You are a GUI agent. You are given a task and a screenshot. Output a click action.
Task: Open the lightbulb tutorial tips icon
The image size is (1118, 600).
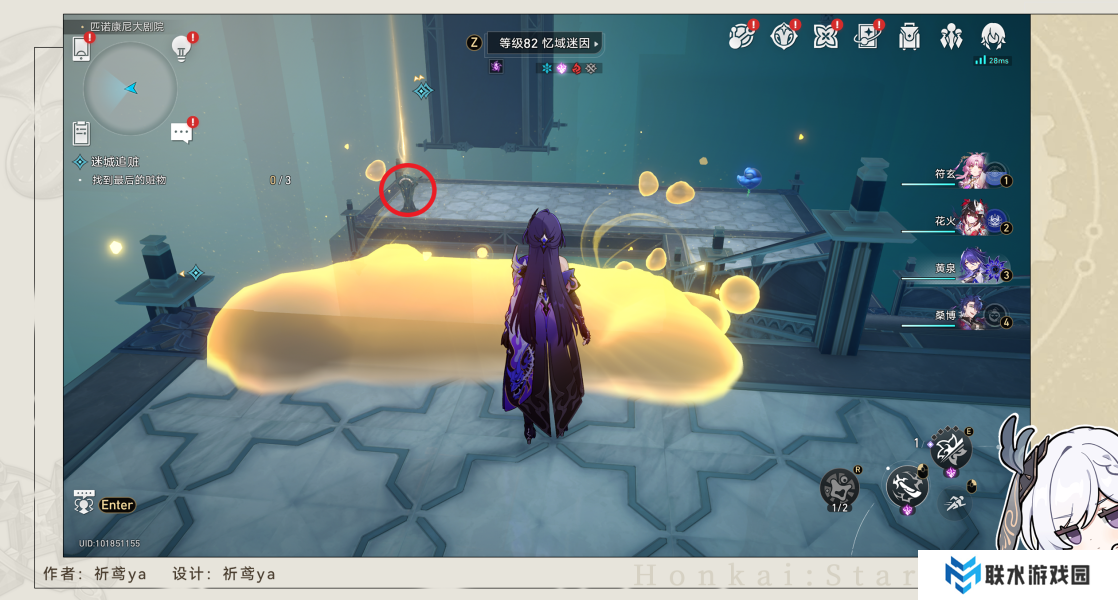pos(181,47)
